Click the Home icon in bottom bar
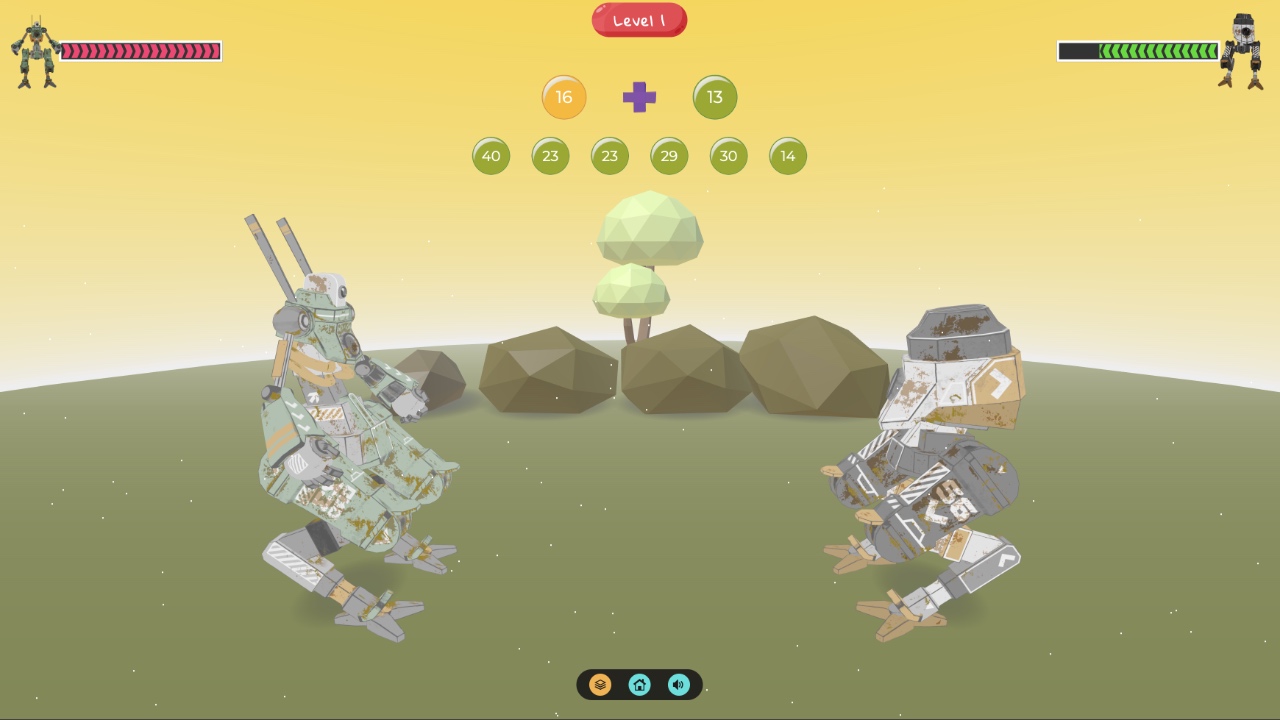This screenshot has height=720, width=1280. [x=640, y=685]
